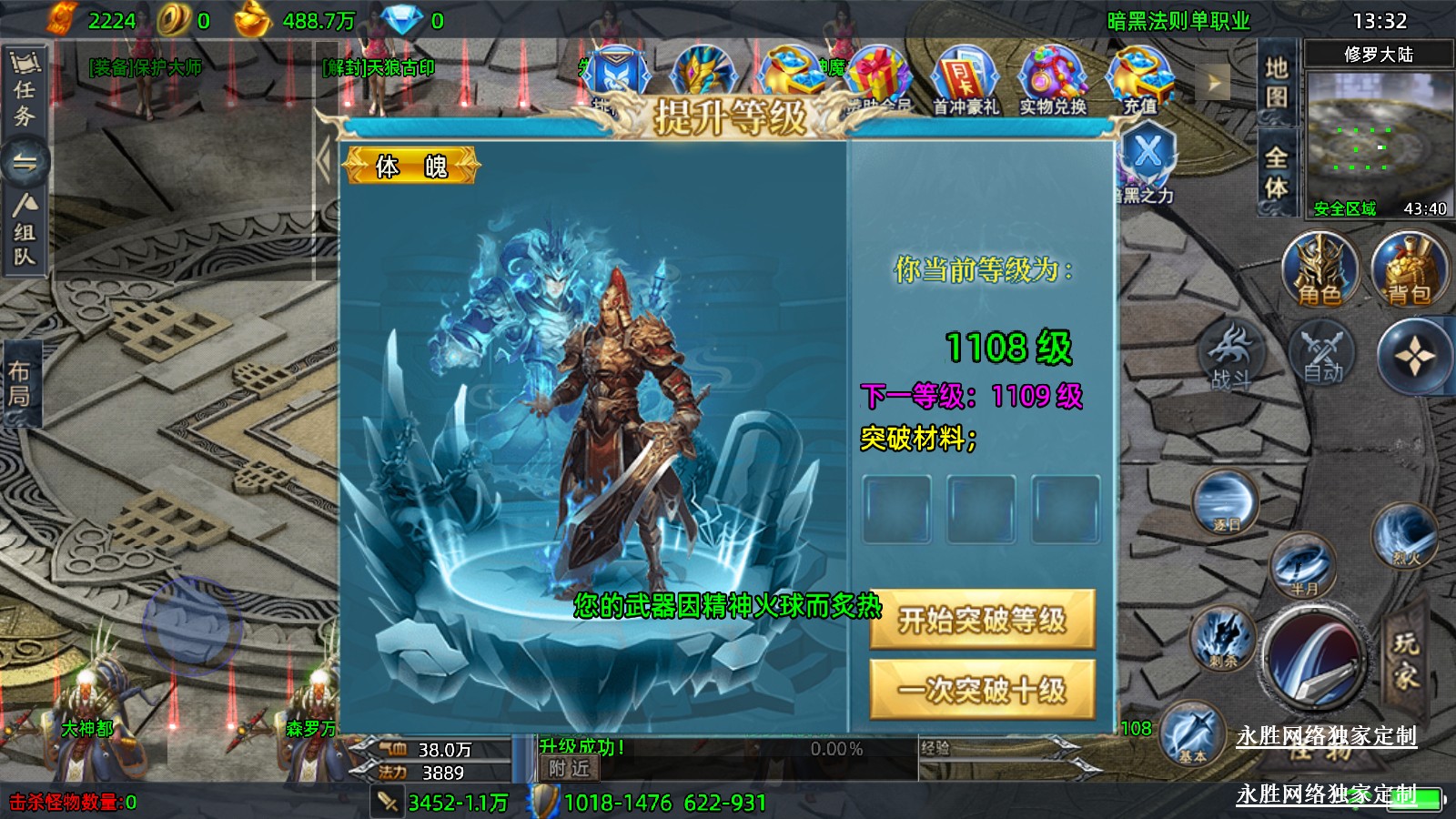Open the 角色 character sheet

coord(1319,269)
